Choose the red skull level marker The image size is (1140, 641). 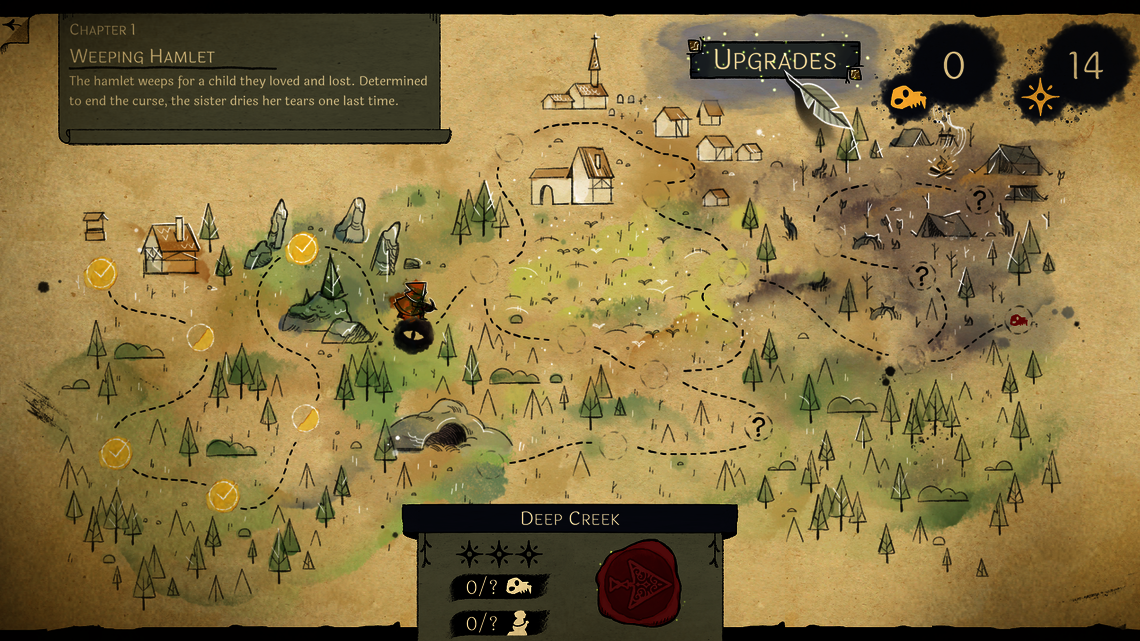tap(1018, 321)
